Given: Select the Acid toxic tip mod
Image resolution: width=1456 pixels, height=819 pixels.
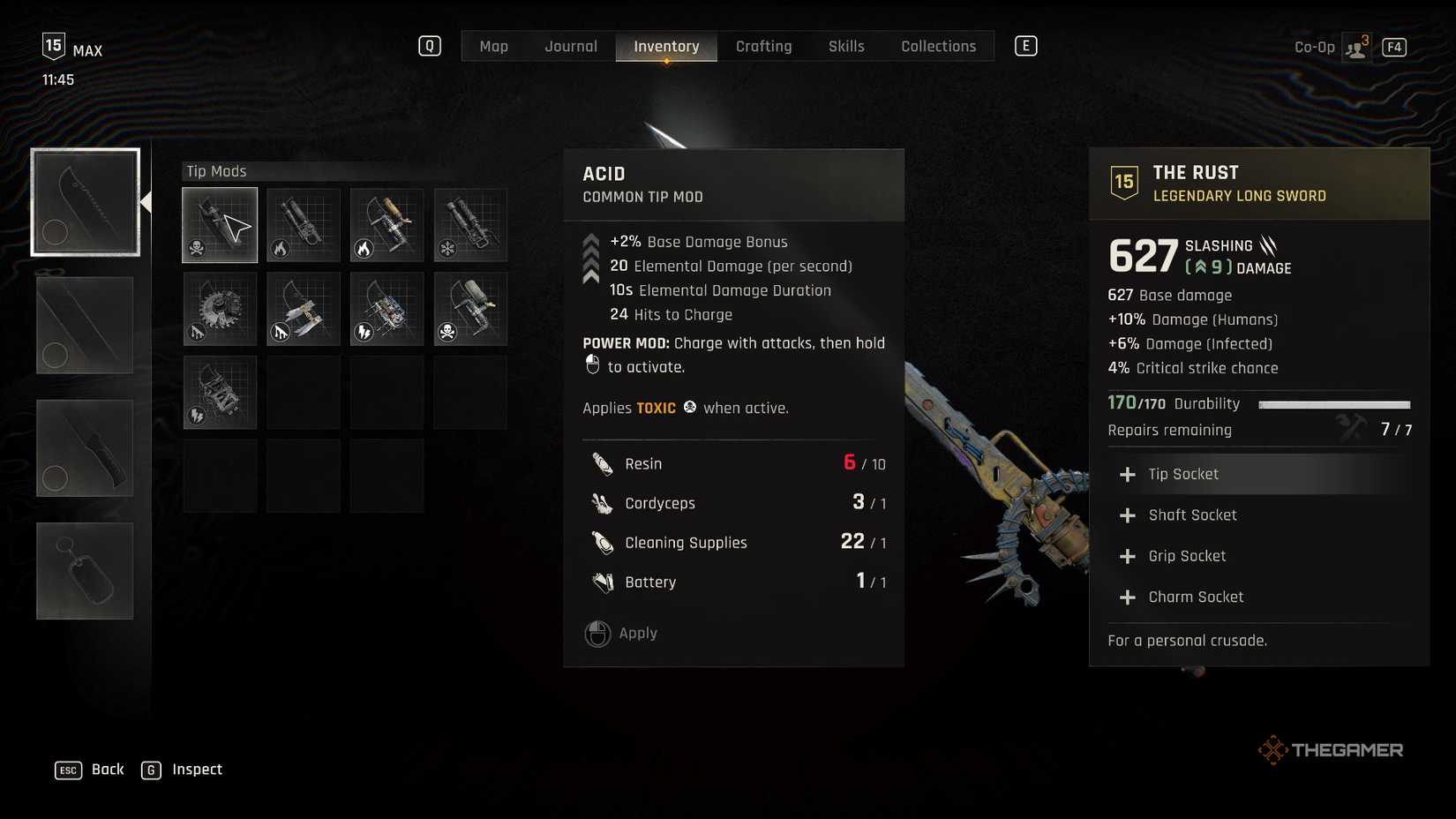Looking at the screenshot, I should tap(219, 225).
